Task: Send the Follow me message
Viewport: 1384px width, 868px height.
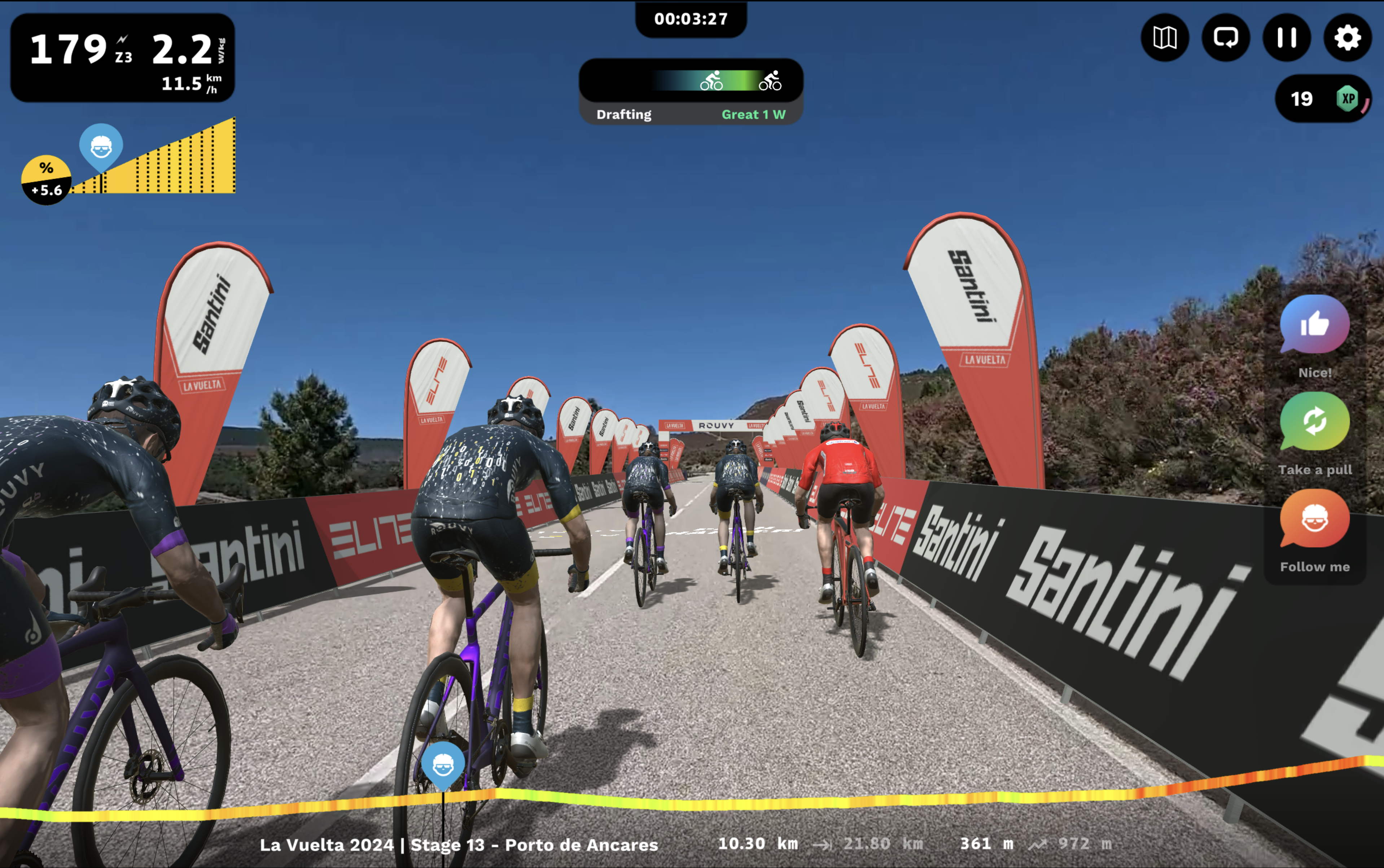Action: tap(1314, 518)
